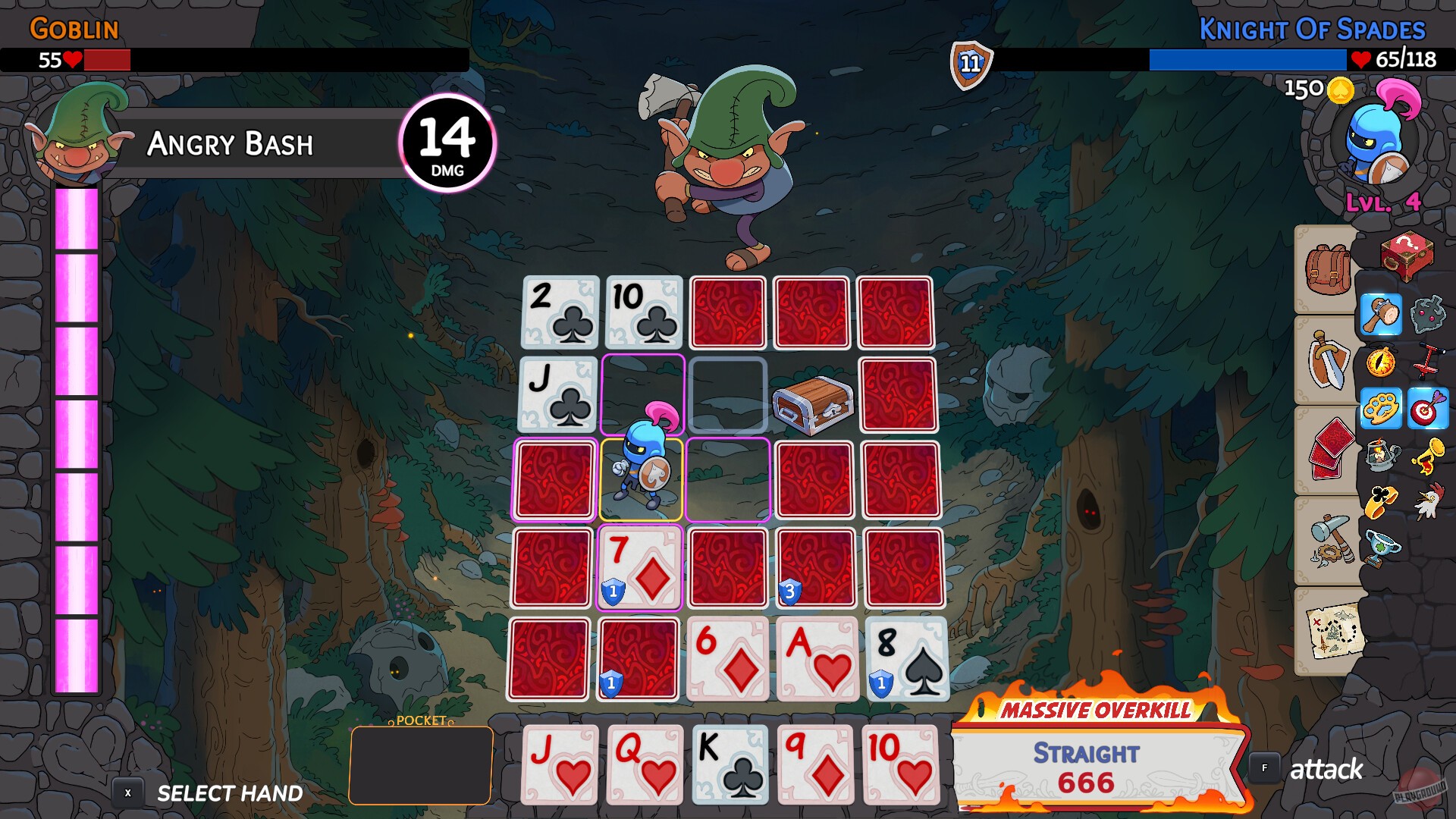Screen dimensions: 1456x819
Task: Equip the brass knuckles item
Action: (1380, 406)
